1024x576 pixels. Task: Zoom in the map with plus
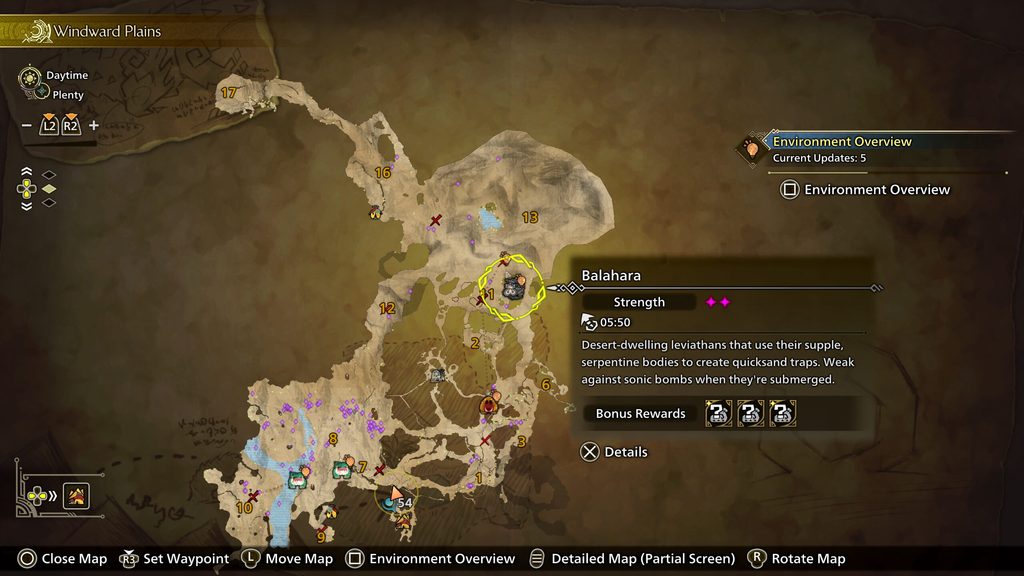pyautogui.click(x=94, y=126)
